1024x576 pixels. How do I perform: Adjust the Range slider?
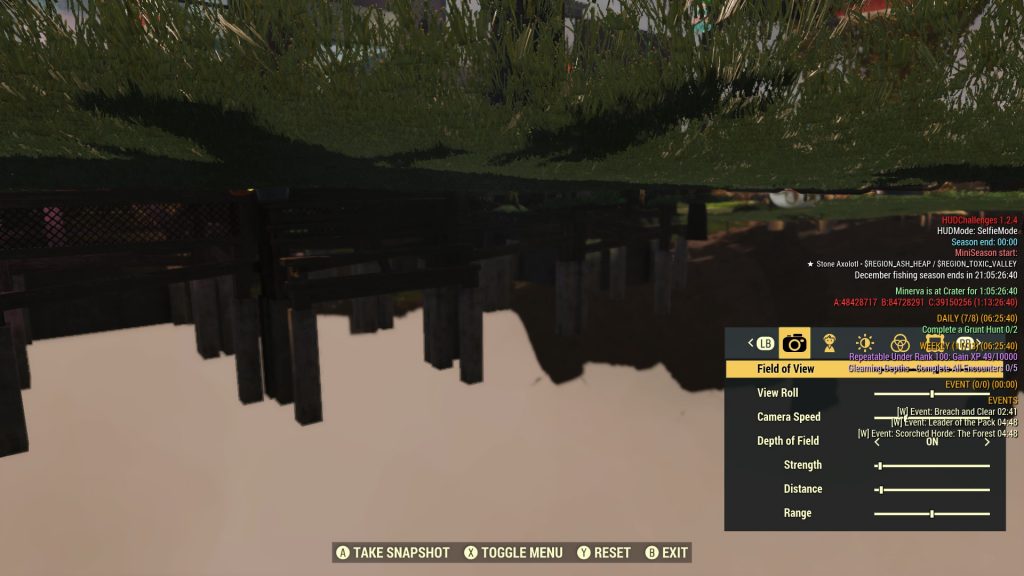(932, 513)
